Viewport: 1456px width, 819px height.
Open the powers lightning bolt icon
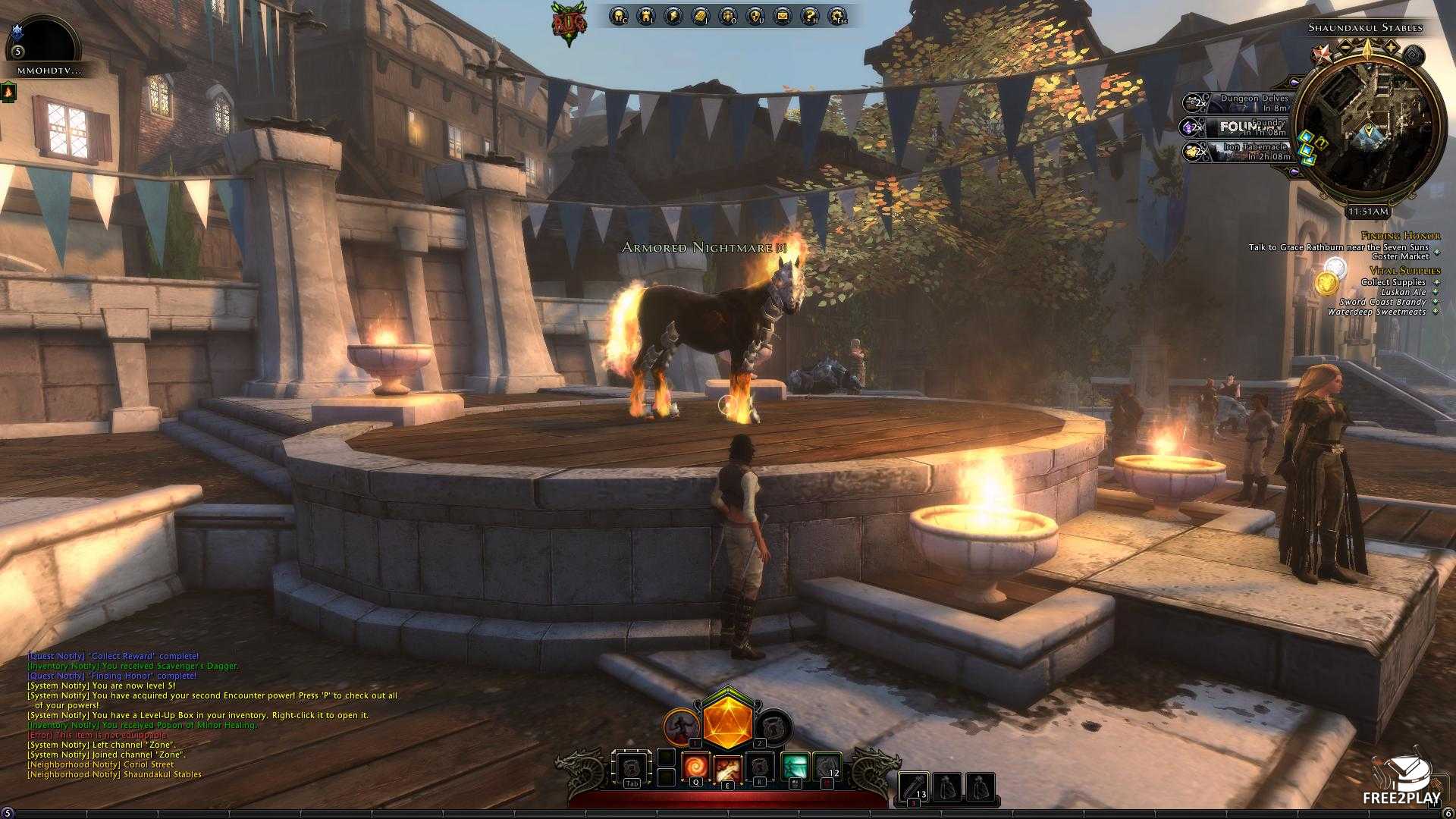pyautogui.click(x=673, y=16)
